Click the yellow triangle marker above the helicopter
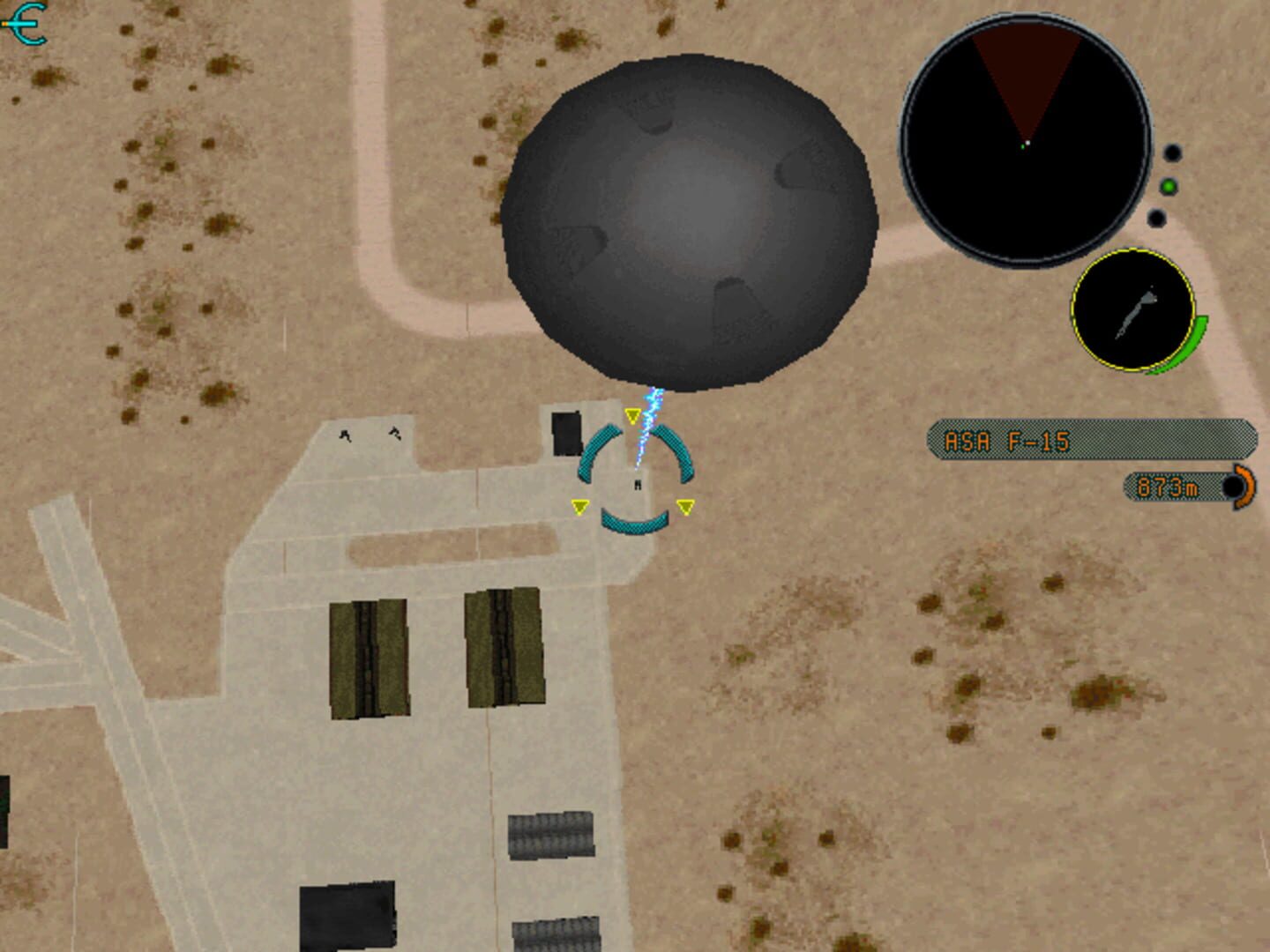The image size is (1270, 952). click(x=633, y=414)
